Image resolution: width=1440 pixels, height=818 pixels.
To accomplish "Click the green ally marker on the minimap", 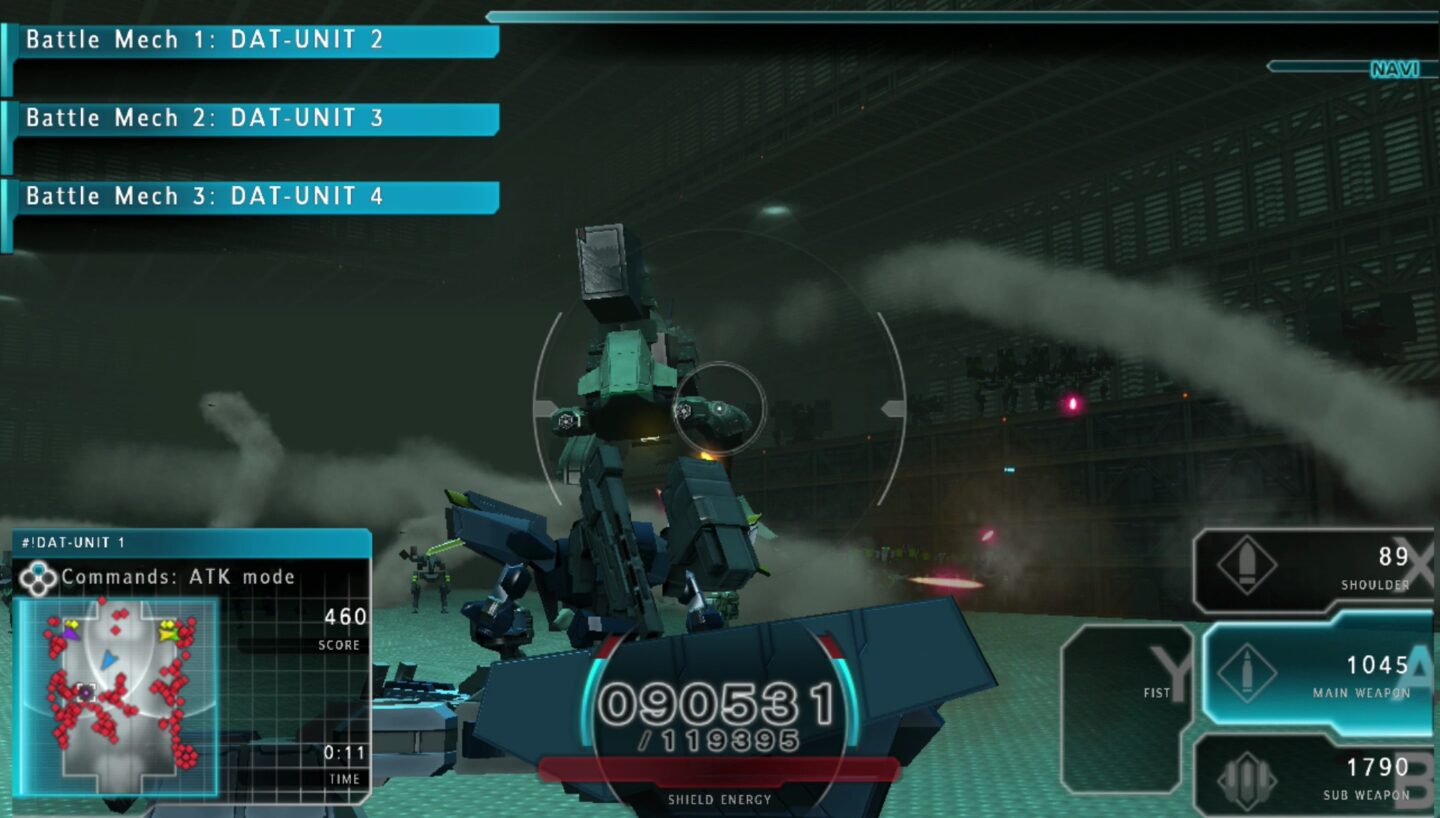I will pyautogui.click(x=170, y=635).
